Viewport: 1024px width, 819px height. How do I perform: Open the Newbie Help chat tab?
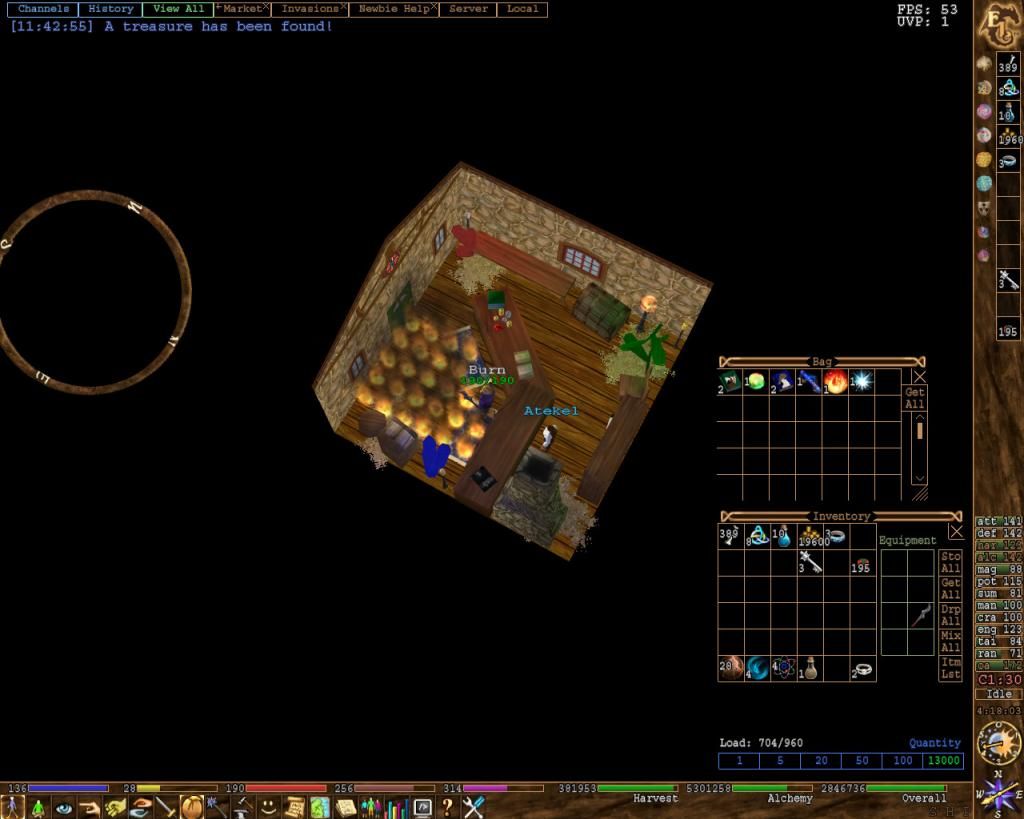(x=393, y=9)
